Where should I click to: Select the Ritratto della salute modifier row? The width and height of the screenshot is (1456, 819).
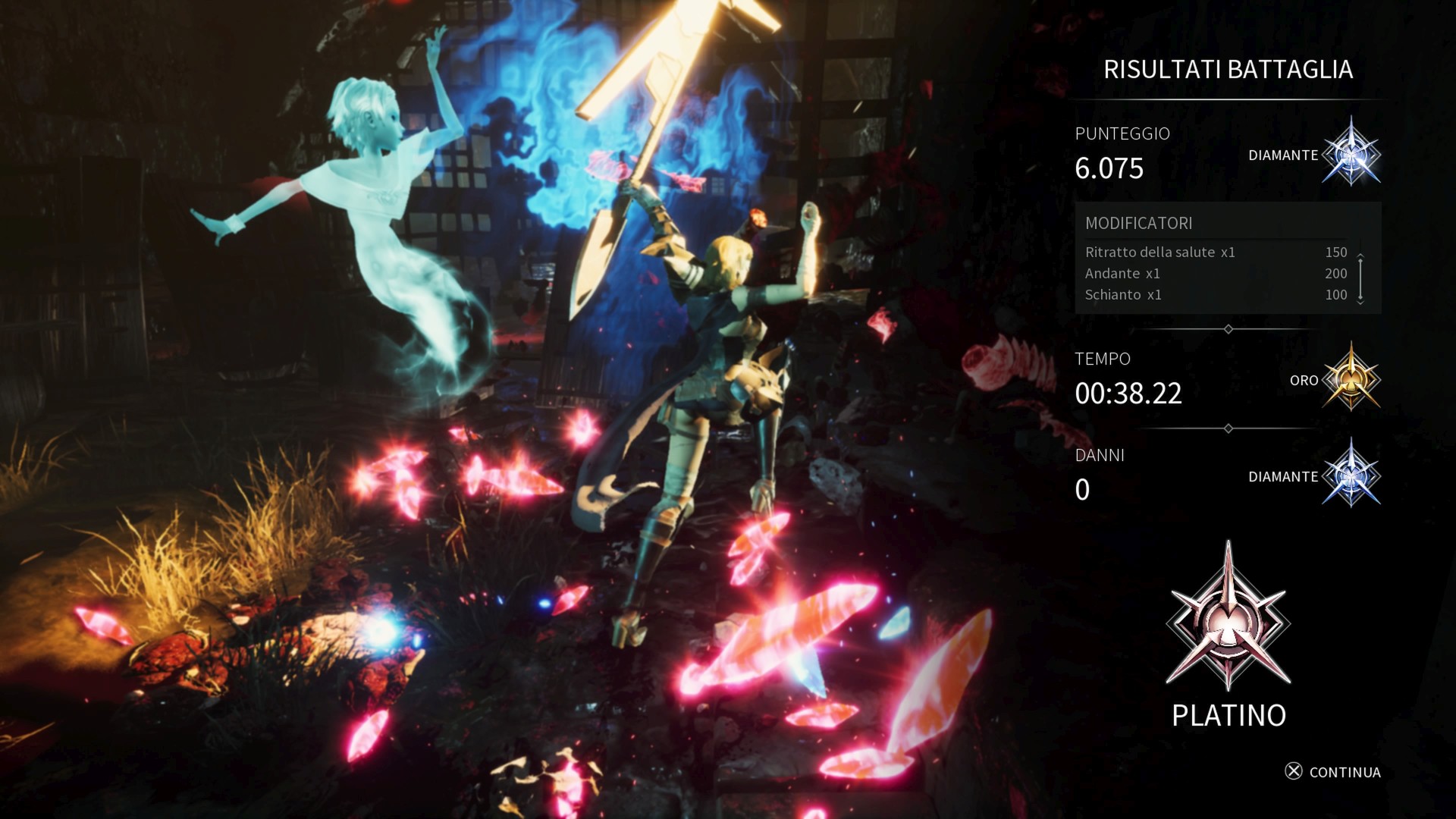1215,253
